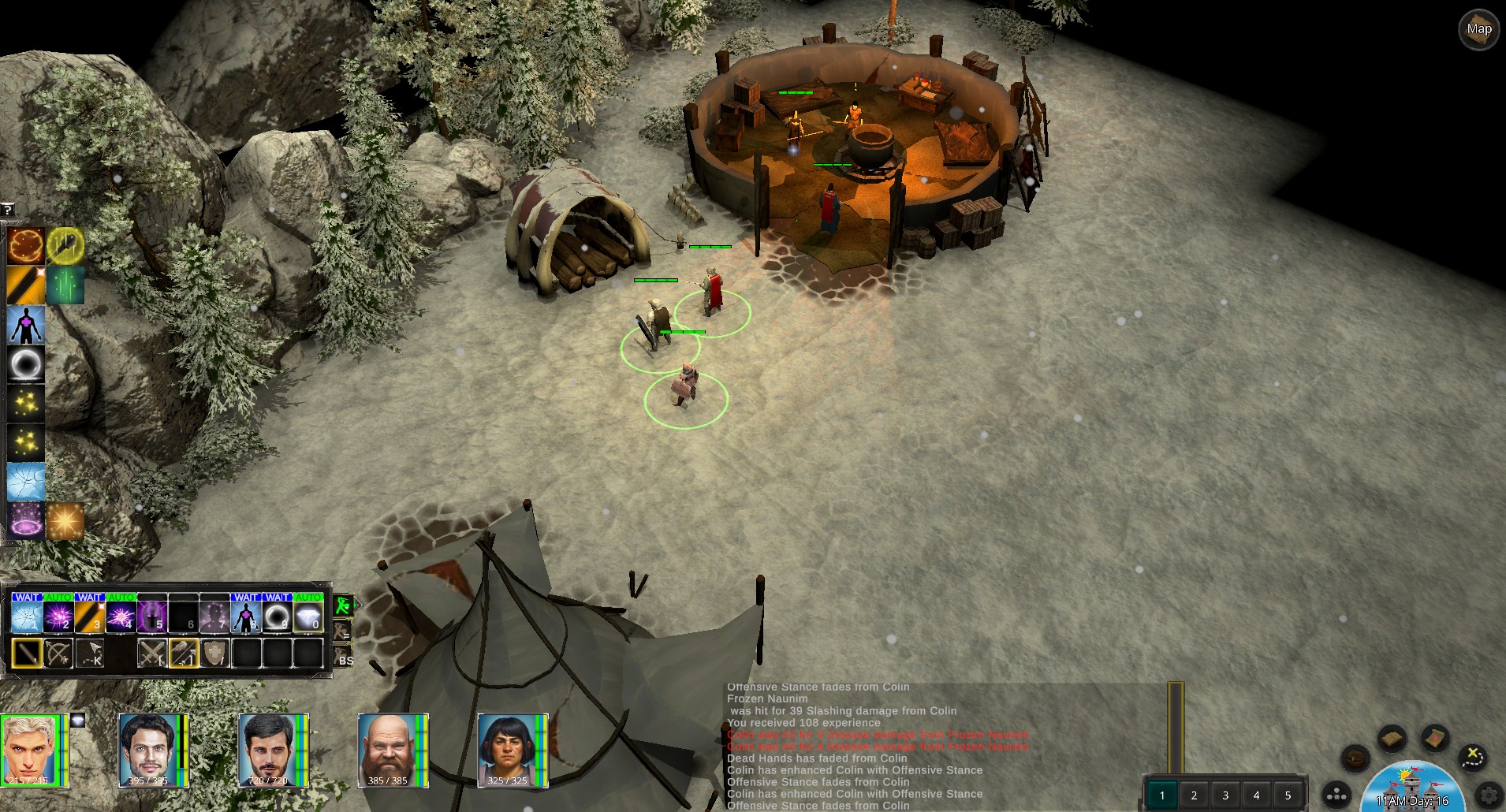Open the treasure chest inventory icon
The height and width of the screenshot is (812, 1506).
[x=1355, y=758]
